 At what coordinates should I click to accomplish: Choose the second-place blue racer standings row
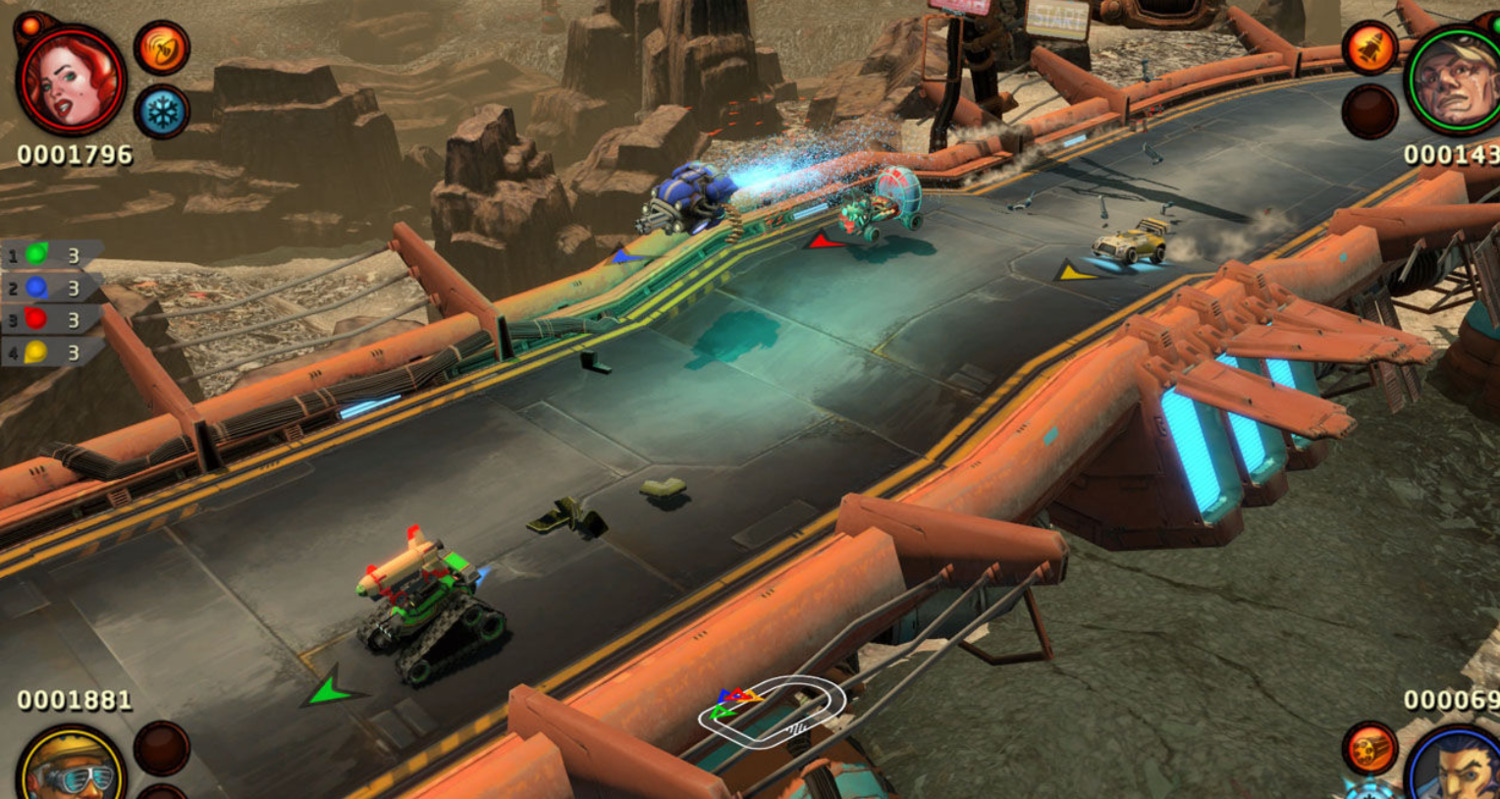[x=52, y=287]
